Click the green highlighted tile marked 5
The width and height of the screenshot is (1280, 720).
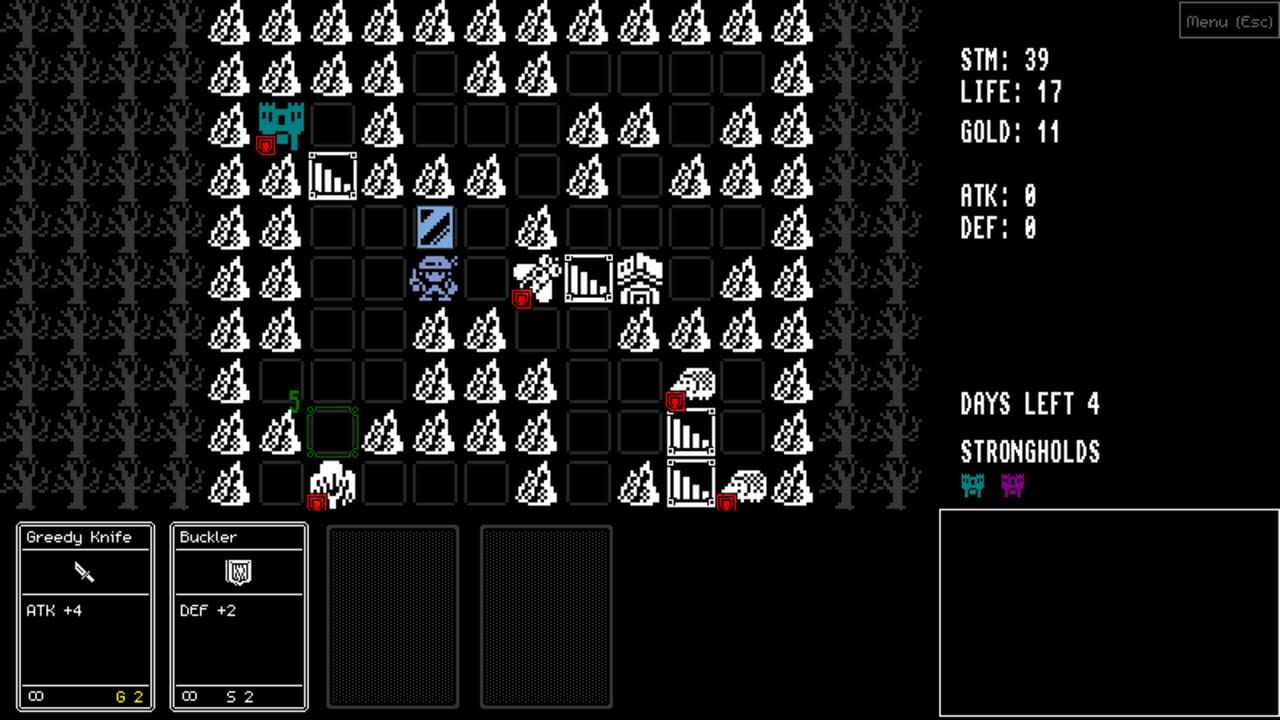(332, 432)
